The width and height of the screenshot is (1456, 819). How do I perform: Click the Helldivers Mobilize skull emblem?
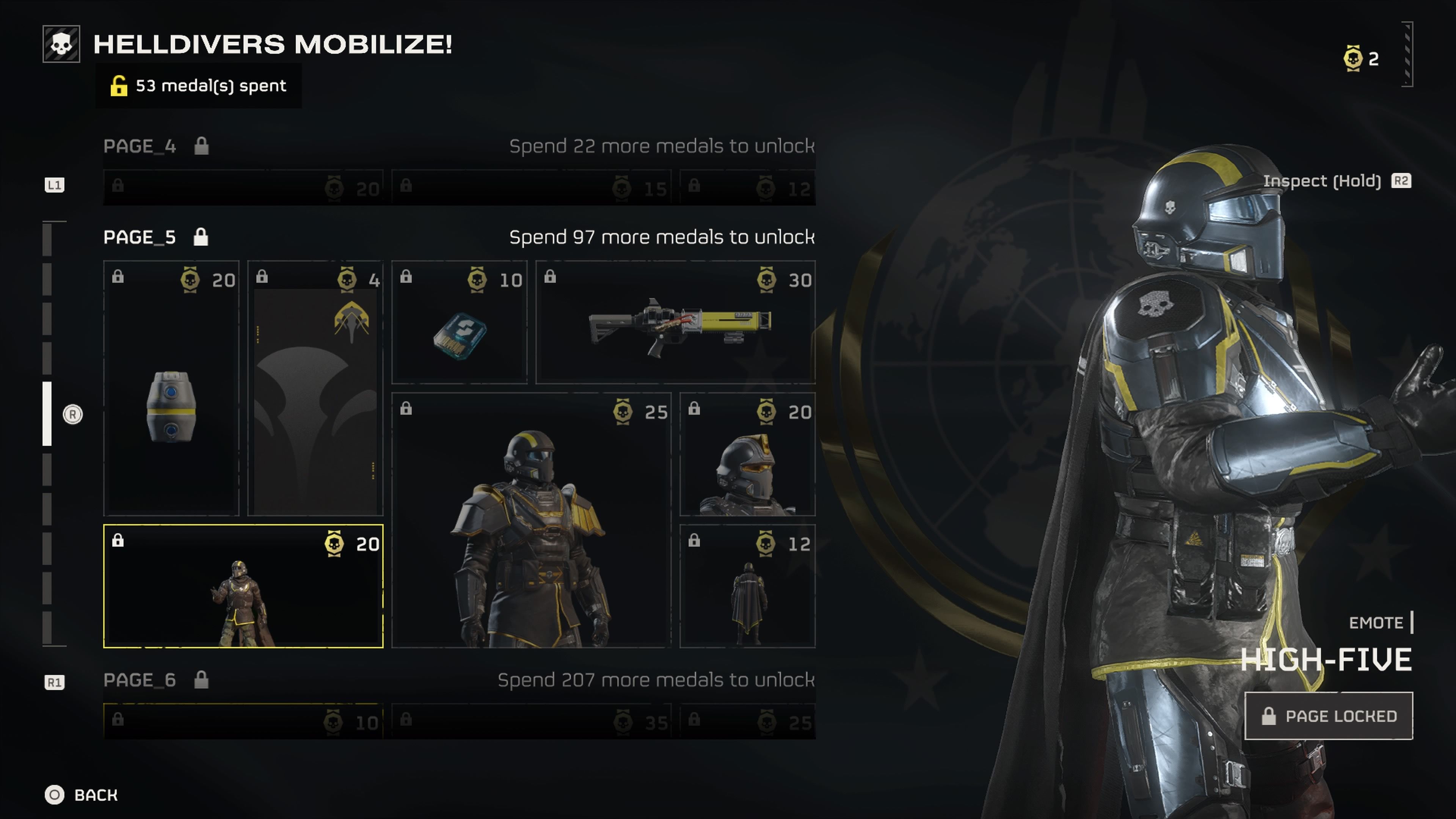pos(61,44)
